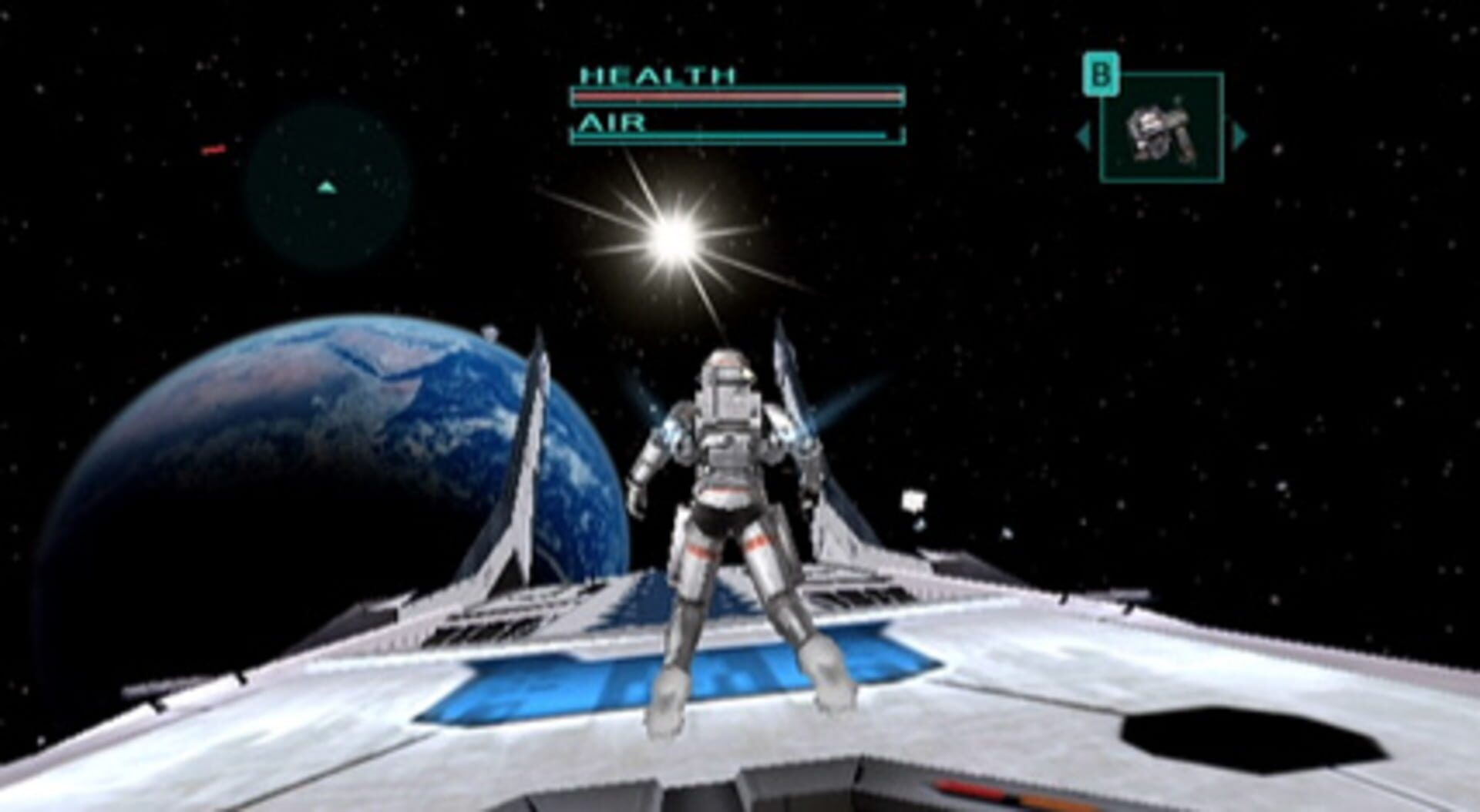Cycle weapons with the right arrow
This screenshot has height=812, width=1480.
pos(1239,136)
